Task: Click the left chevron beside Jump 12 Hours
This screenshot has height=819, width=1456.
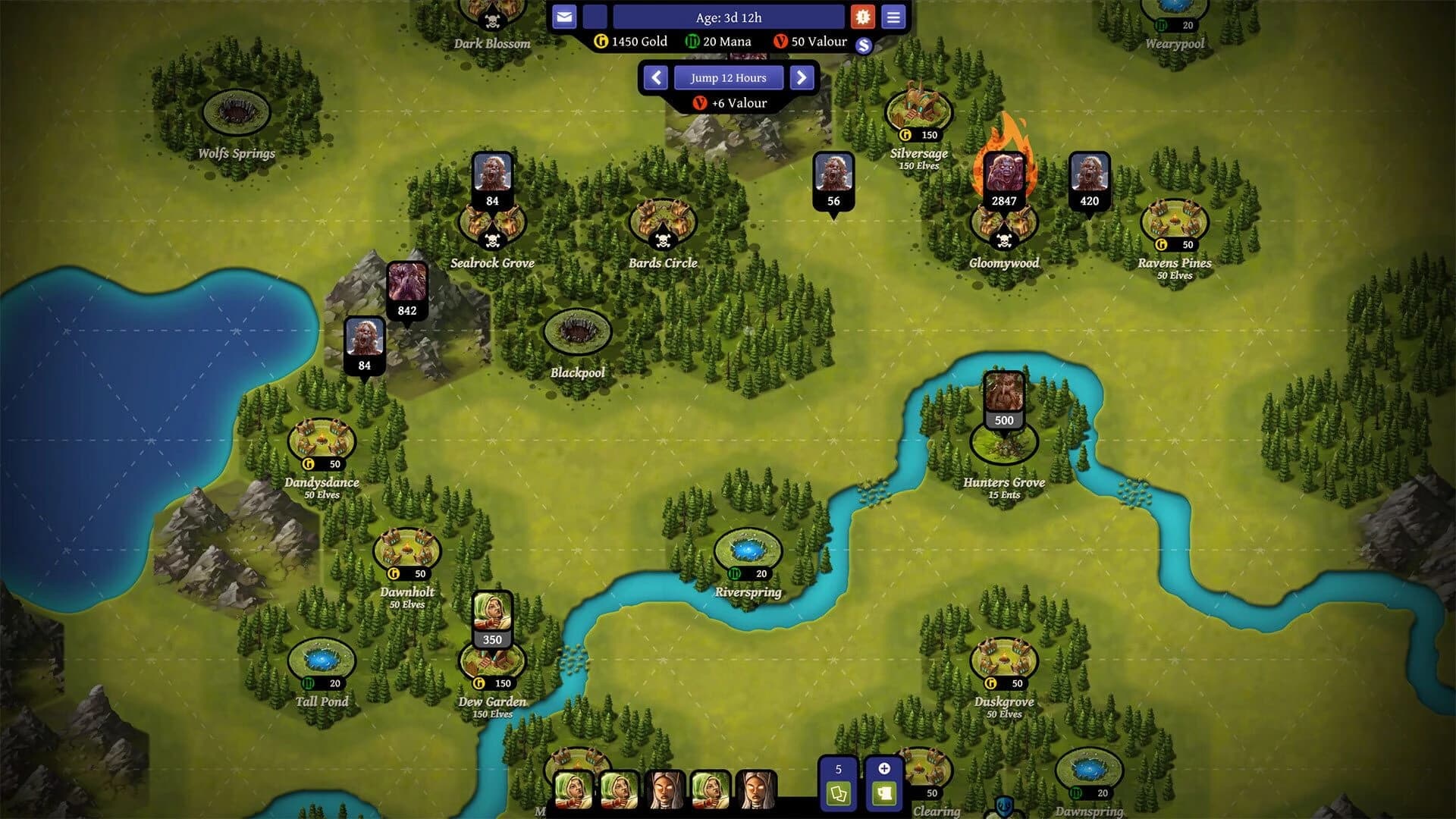Action: pos(655,77)
